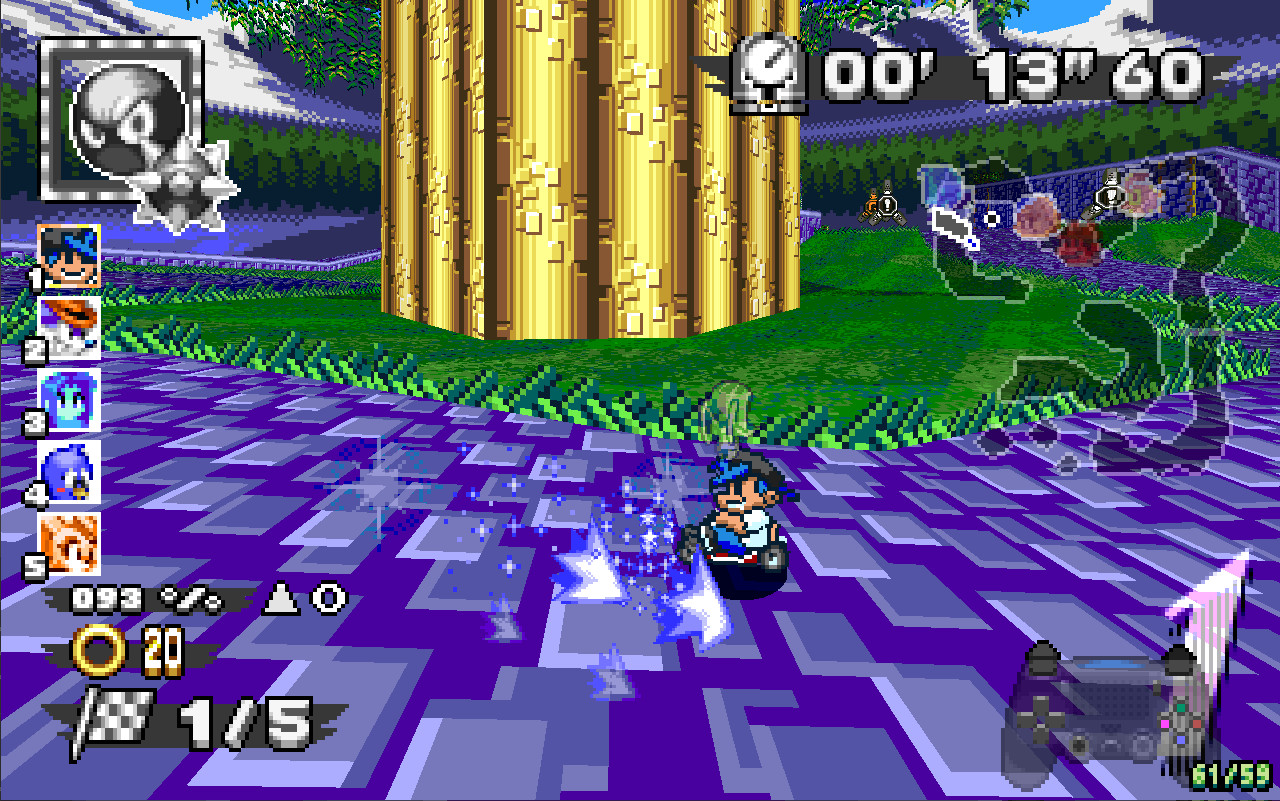Click the Triangle button prompt icon
The image size is (1280, 801).
280,597
